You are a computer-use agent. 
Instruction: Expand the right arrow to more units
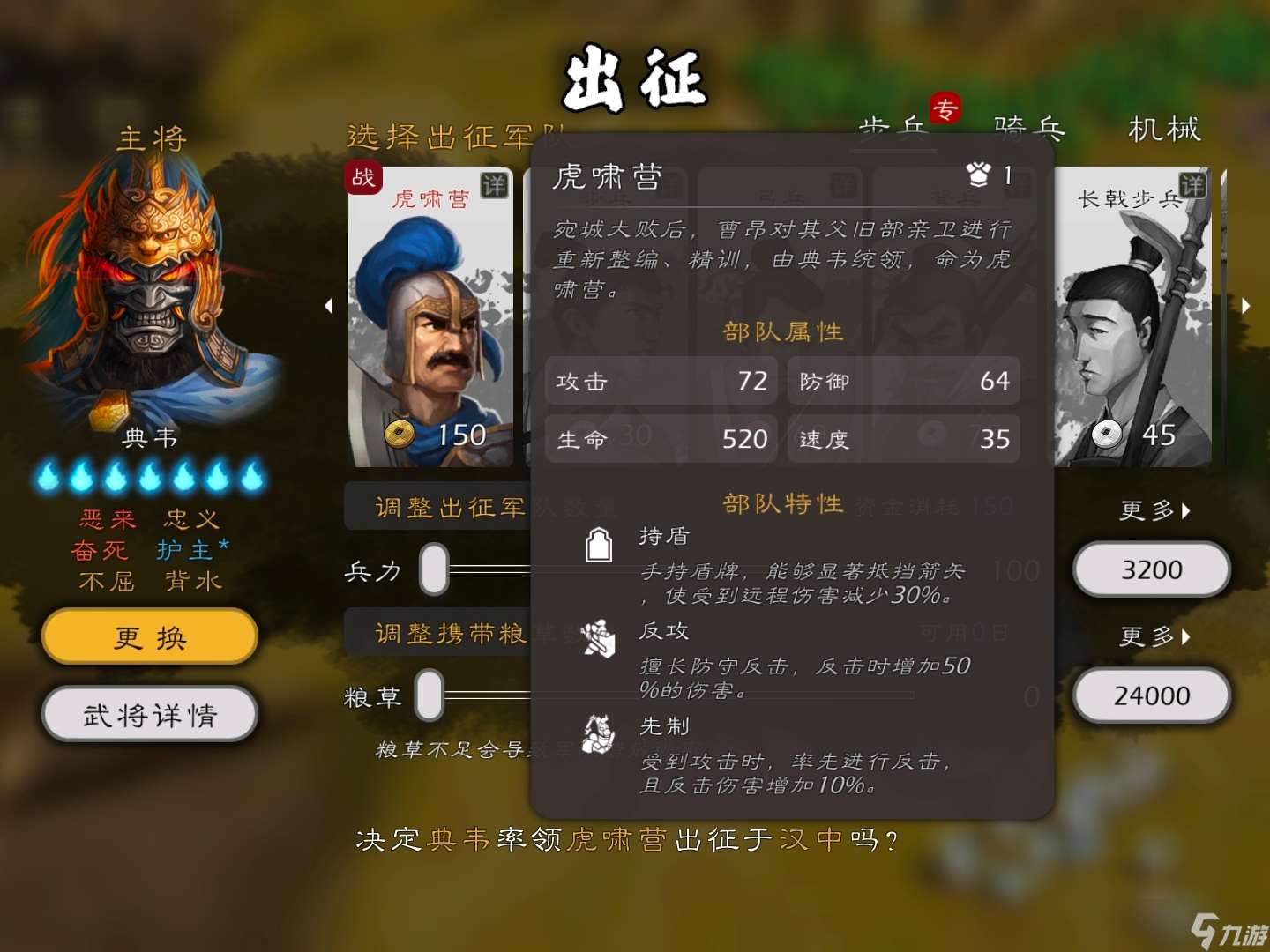1246,306
